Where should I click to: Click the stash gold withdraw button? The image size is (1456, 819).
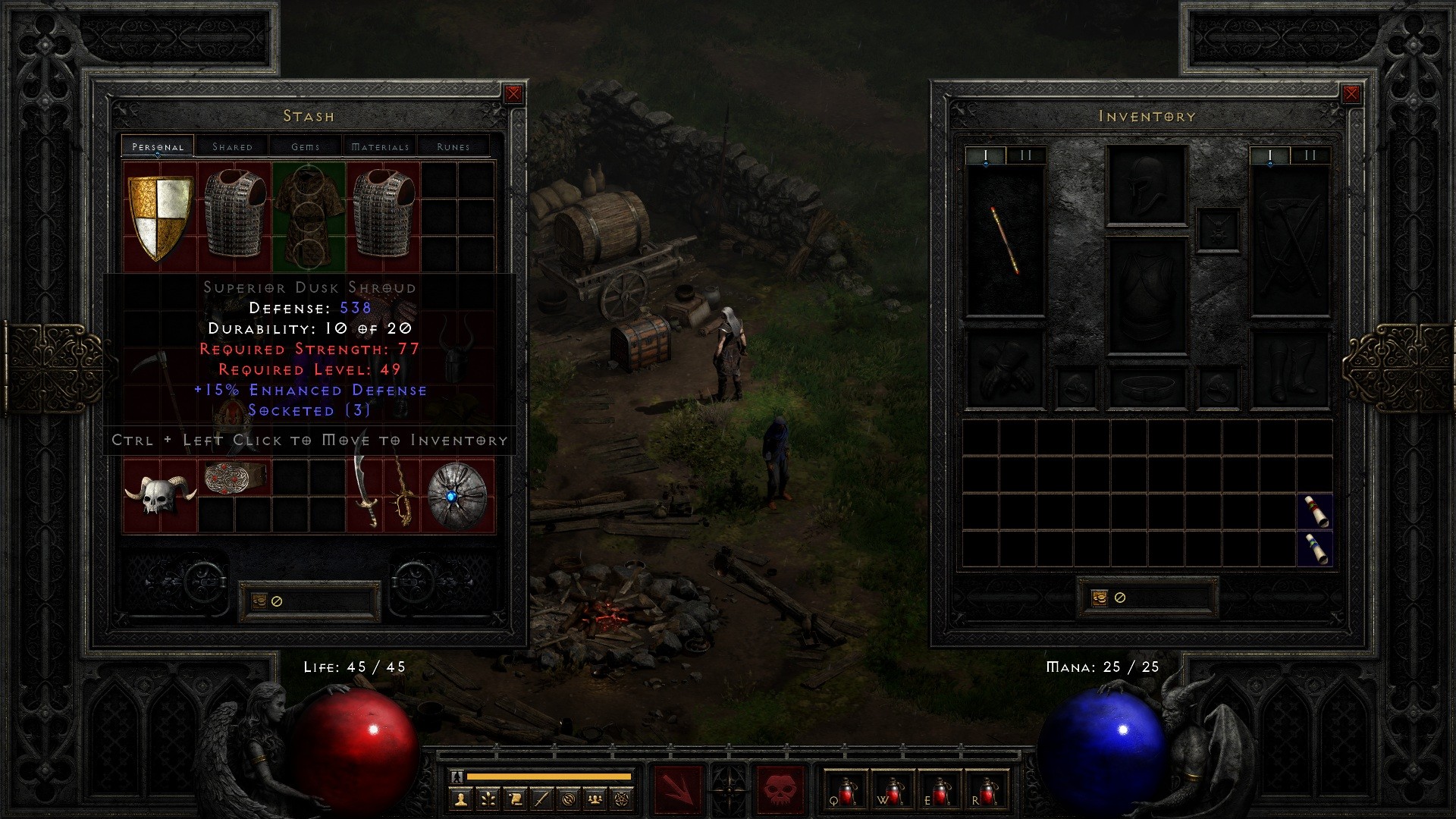[259, 601]
